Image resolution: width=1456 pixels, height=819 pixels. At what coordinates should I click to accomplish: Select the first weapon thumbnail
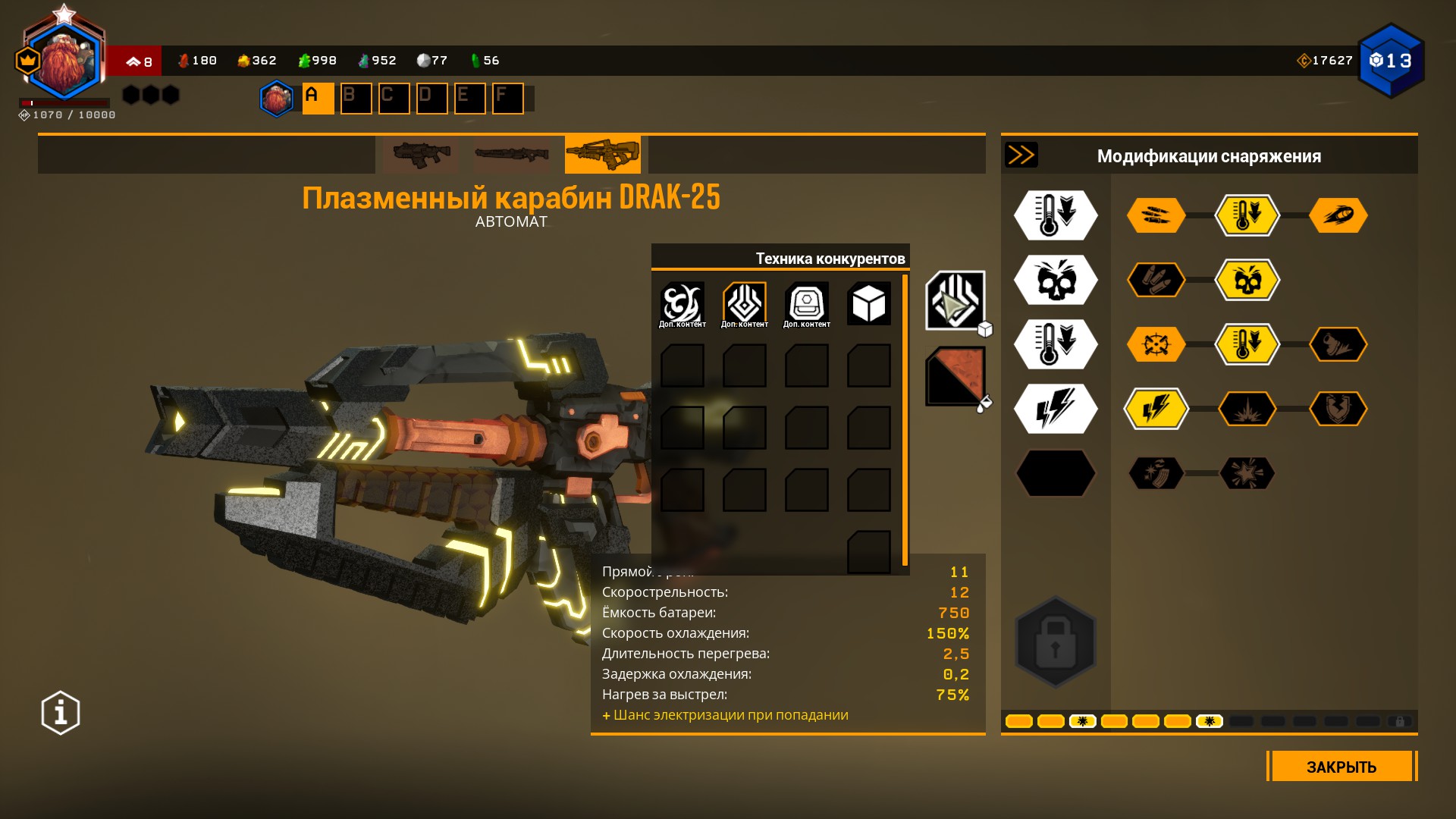pos(421,155)
